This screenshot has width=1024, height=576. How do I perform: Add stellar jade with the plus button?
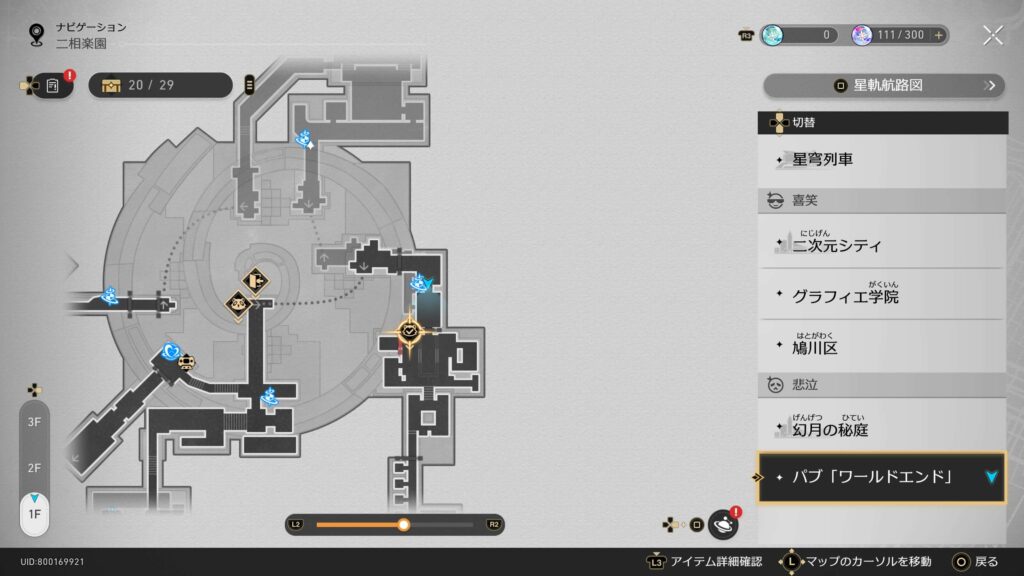pos(938,35)
